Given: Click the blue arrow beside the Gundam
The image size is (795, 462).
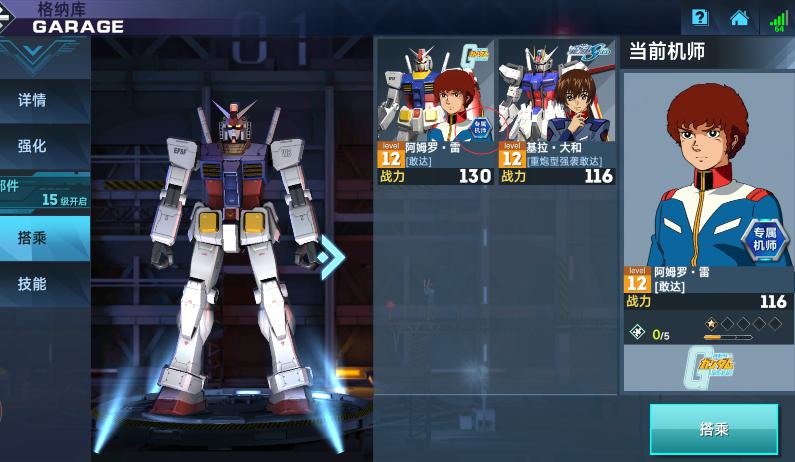Looking at the screenshot, I should coord(332,257).
